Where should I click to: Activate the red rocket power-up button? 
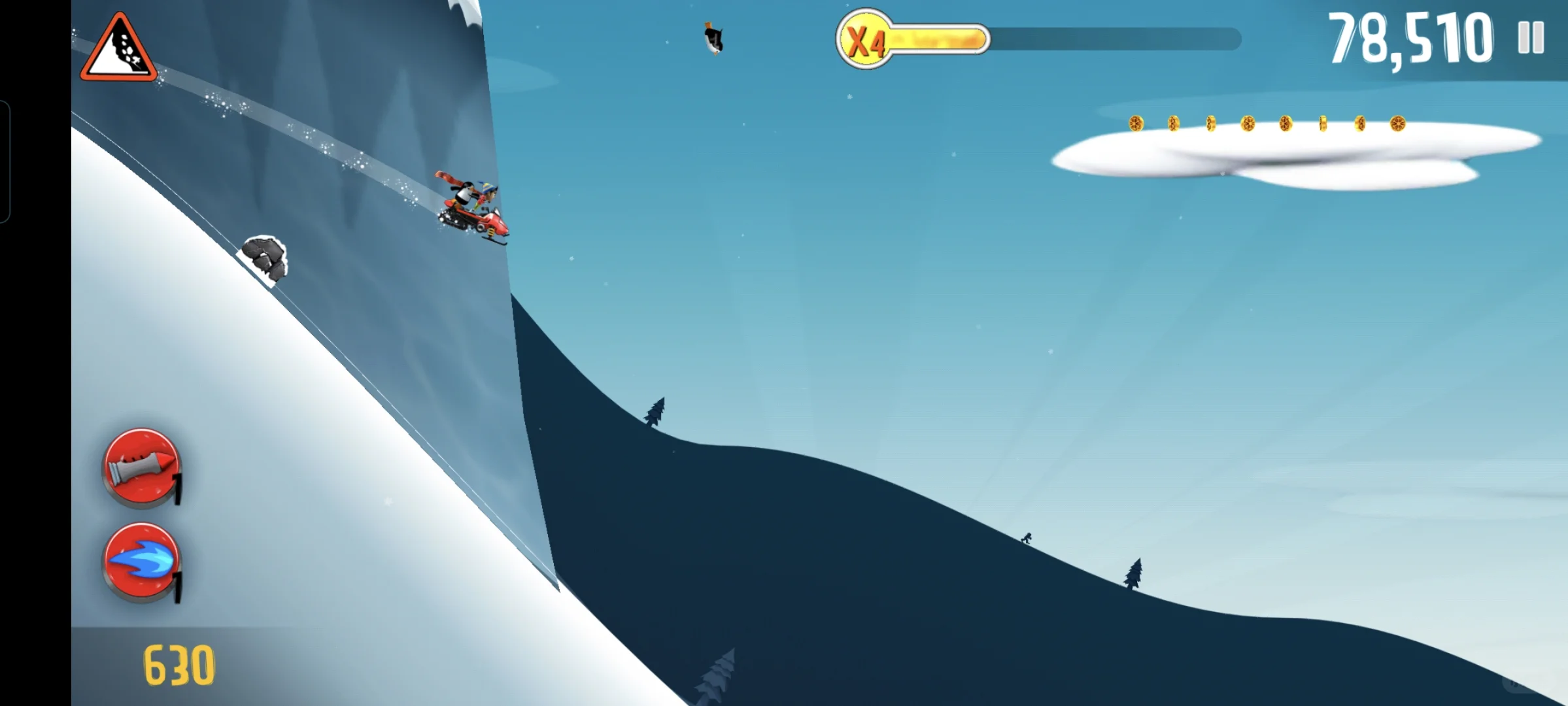pos(141,465)
